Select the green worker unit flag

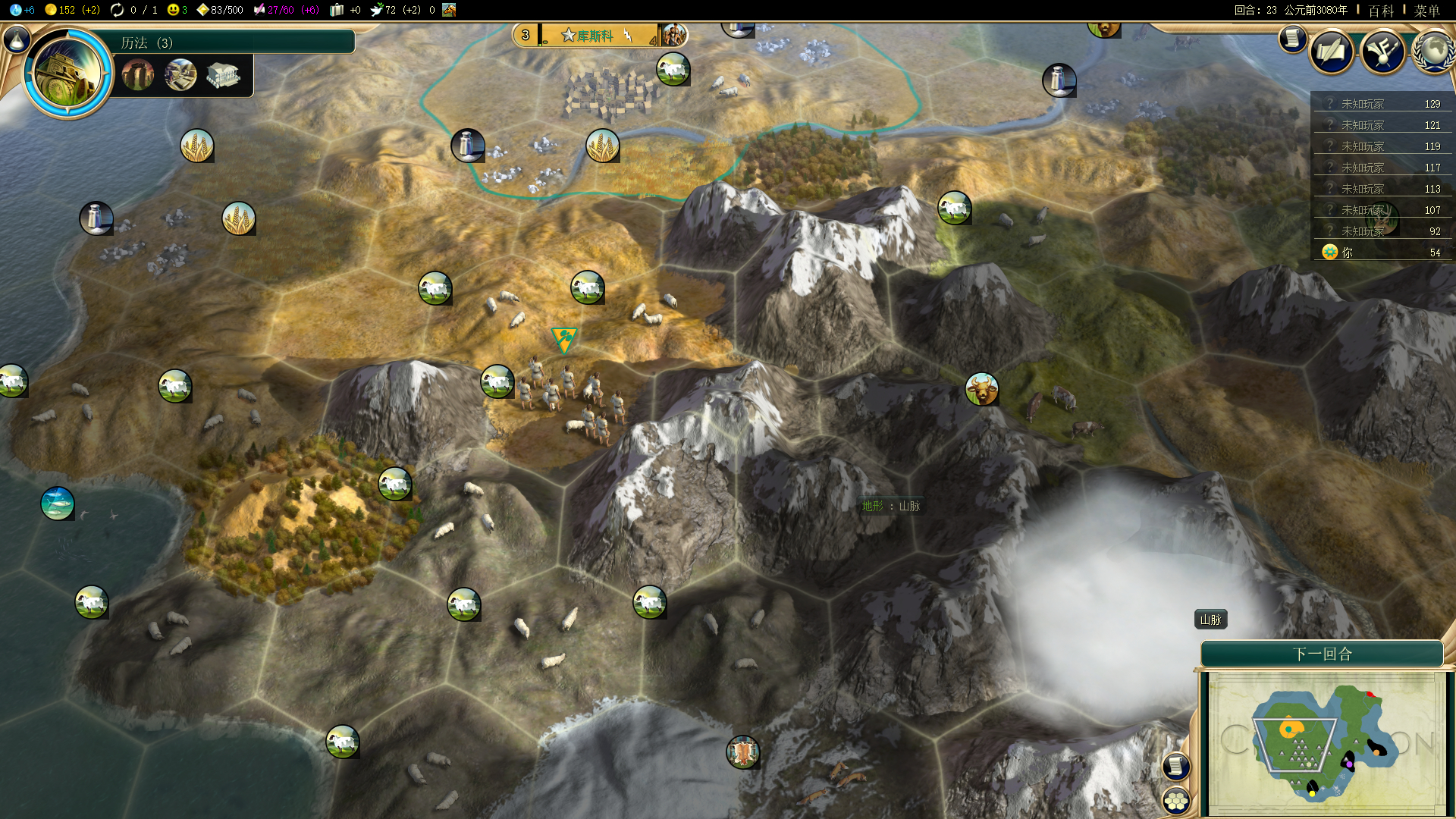(x=564, y=339)
